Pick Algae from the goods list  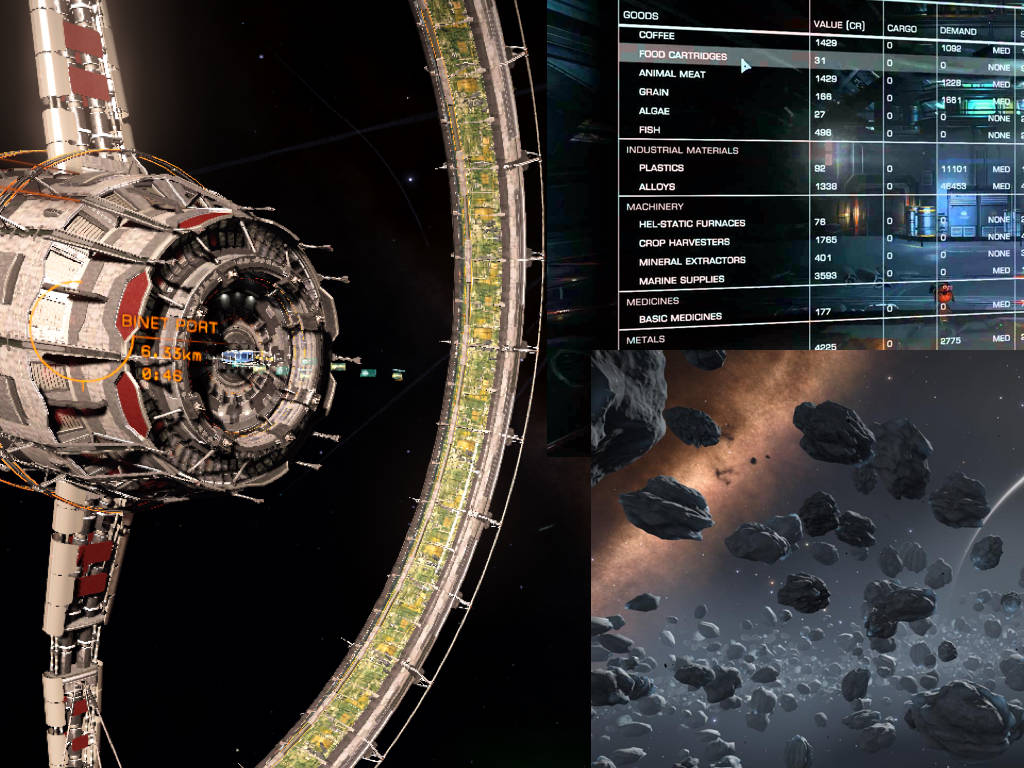click(x=654, y=111)
